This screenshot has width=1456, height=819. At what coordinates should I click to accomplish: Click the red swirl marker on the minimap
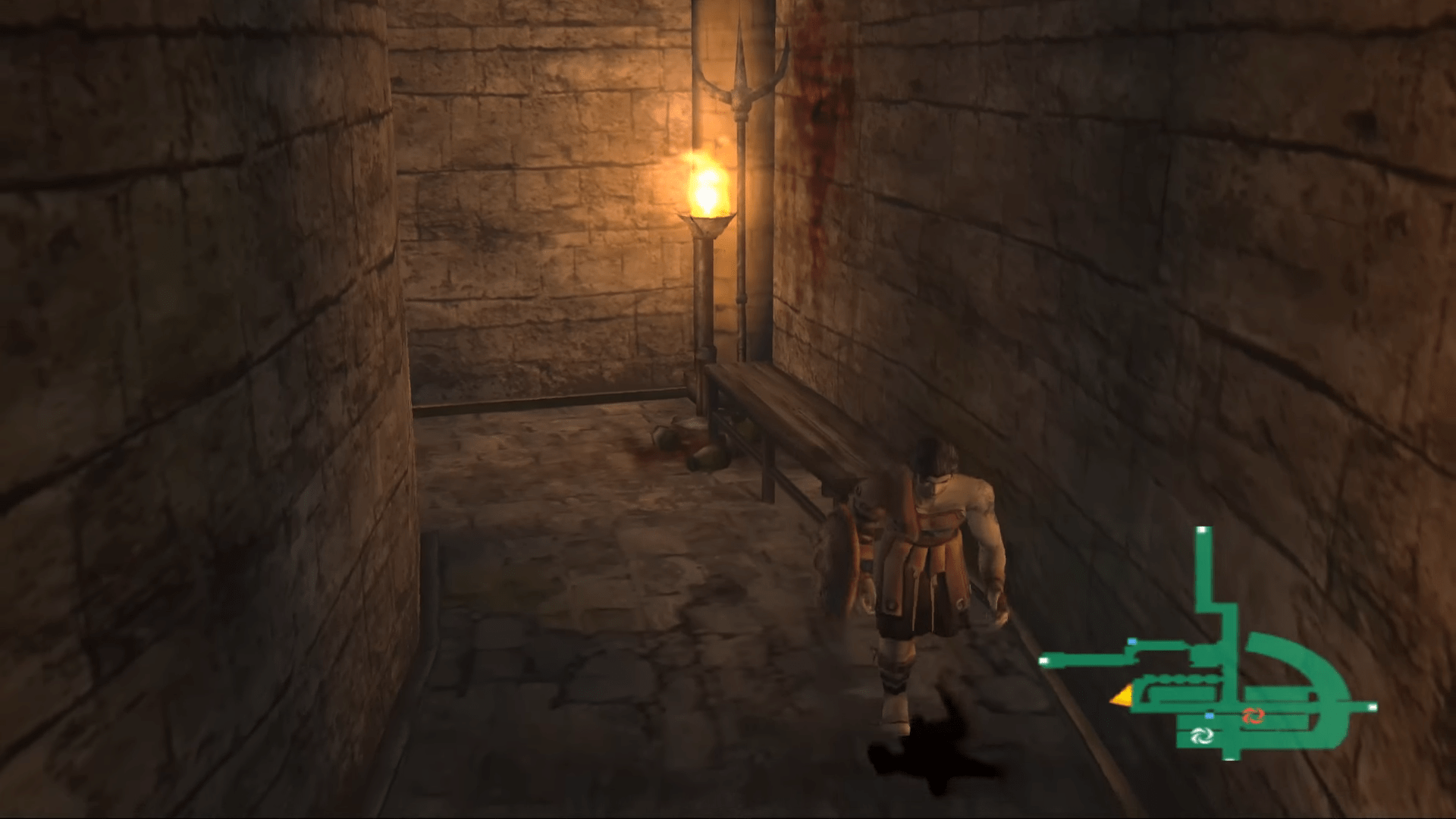coord(1254,716)
